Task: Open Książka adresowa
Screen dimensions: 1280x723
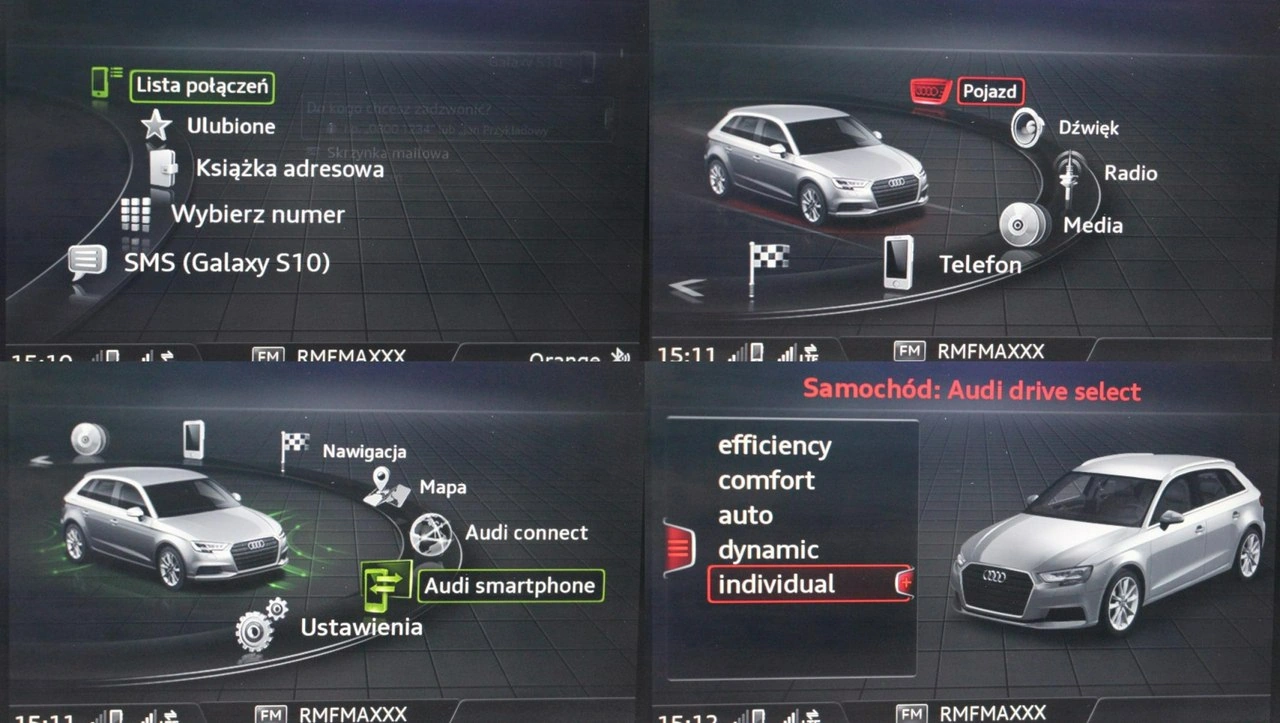Action: pos(291,169)
